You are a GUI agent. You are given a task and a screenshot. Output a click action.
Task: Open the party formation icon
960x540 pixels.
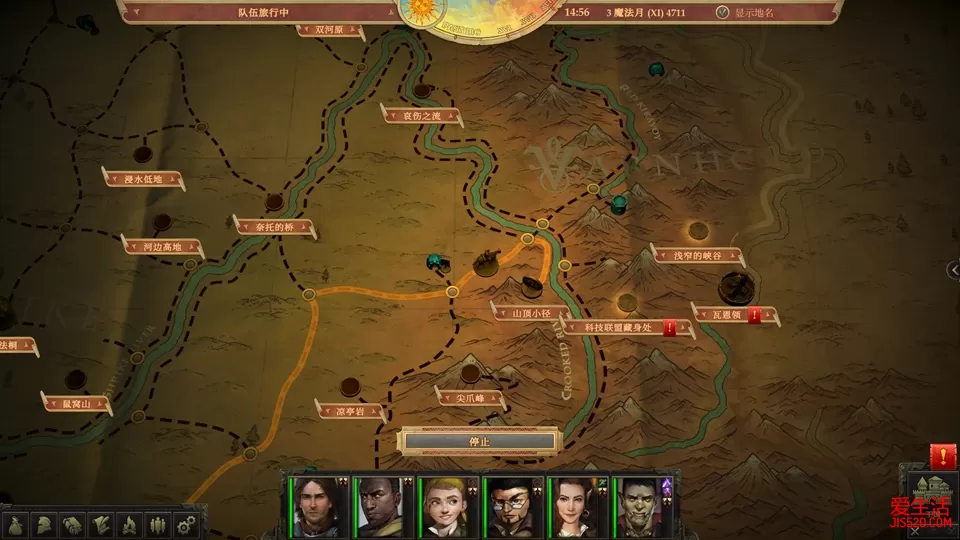pyautogui.click(x=157, y=524)
